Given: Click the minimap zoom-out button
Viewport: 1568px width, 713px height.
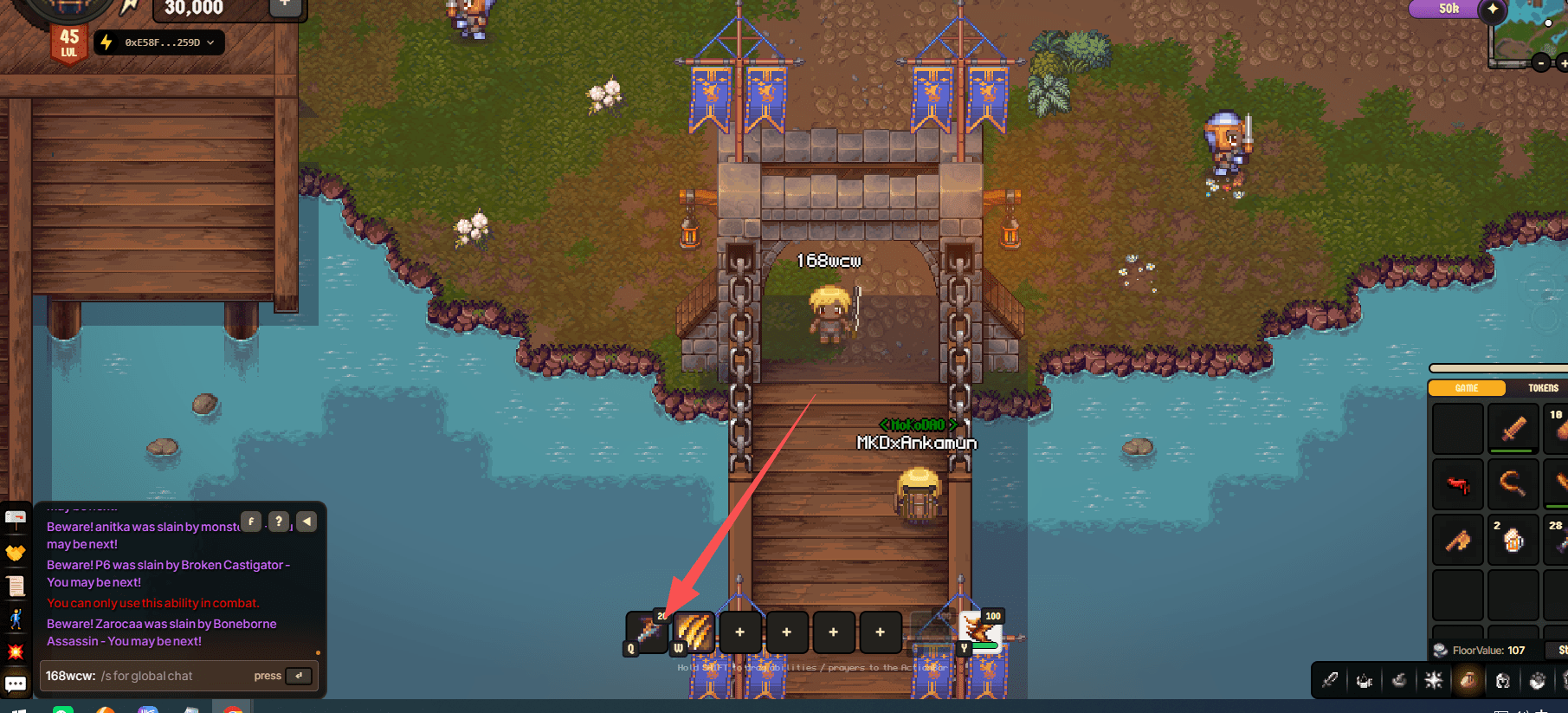Looking at the screenshot, I should coord(1541,62).
